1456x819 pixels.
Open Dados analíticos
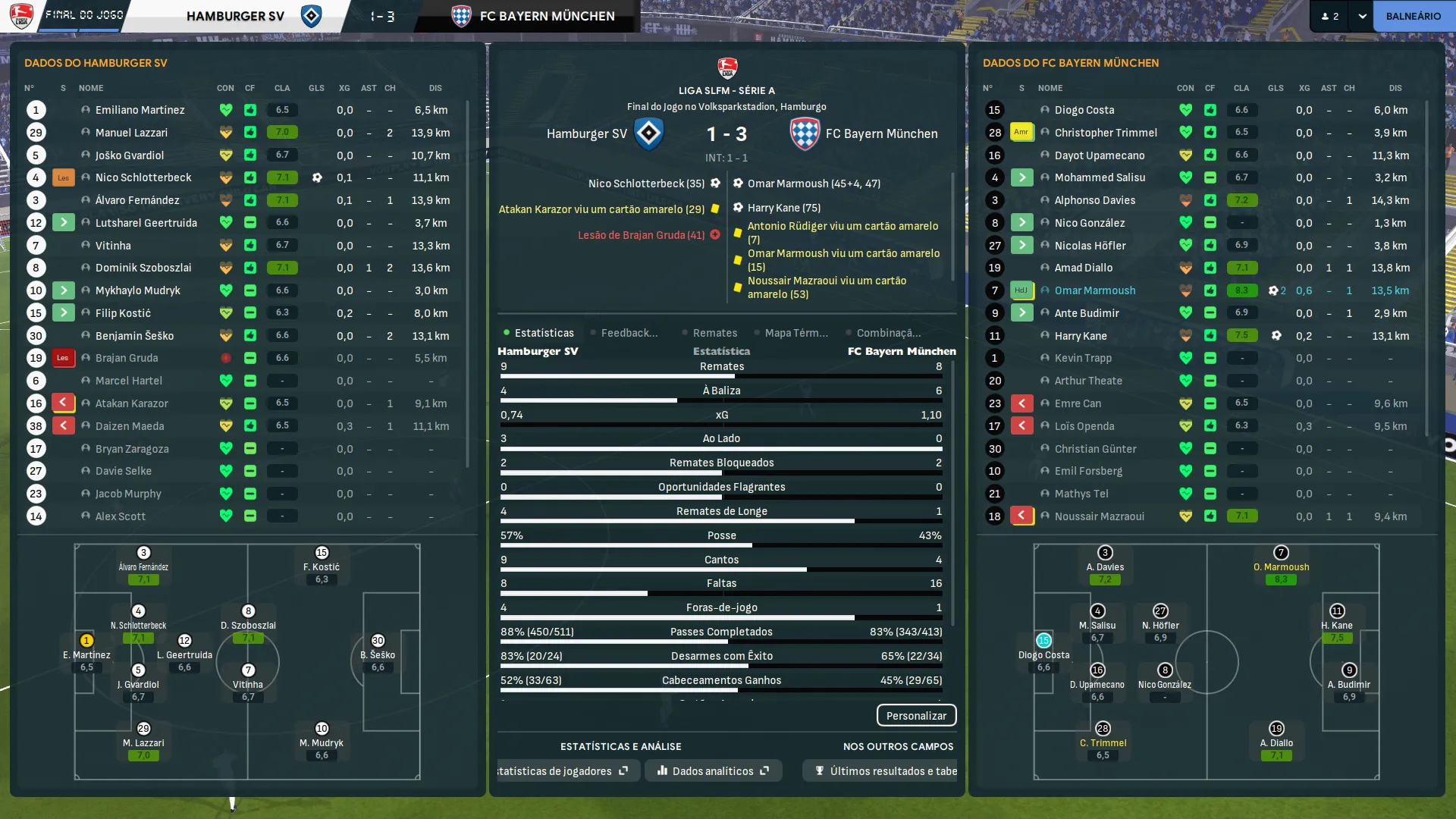tap(713, 771)
